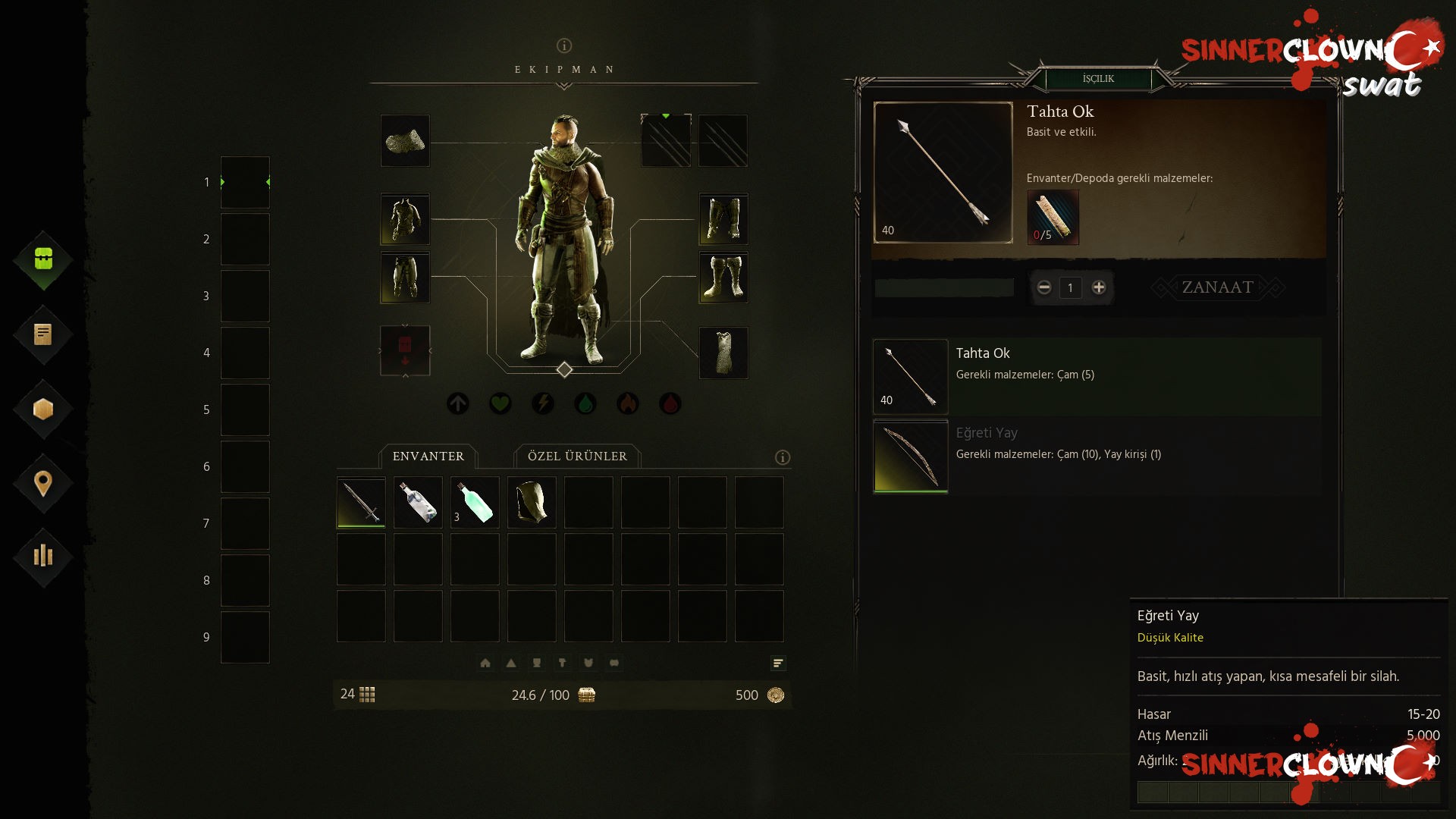Select the clear bottle inventory item

pyautogui.click(x=418, y=502)
